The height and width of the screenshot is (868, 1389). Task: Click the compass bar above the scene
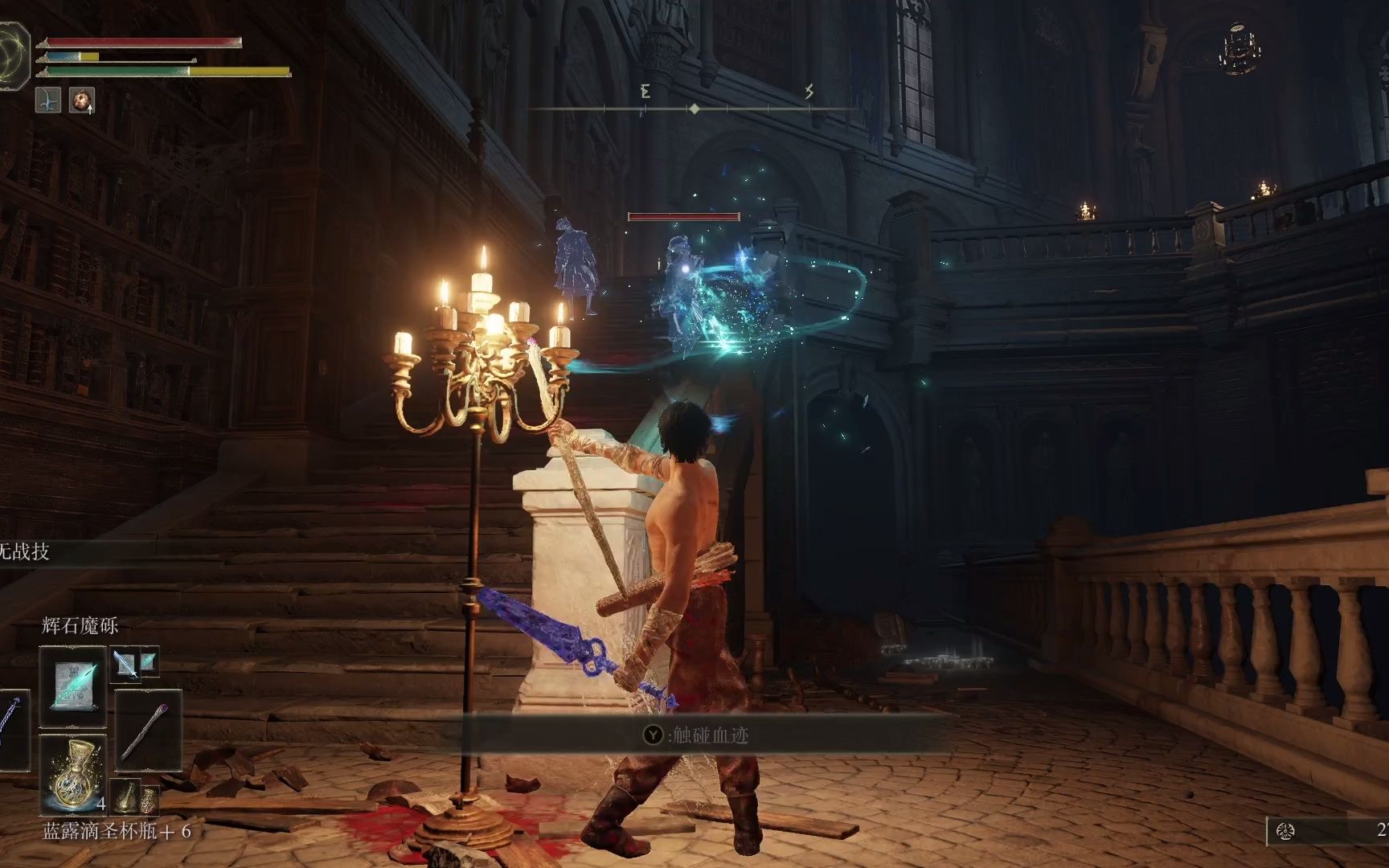coord(694,108)
